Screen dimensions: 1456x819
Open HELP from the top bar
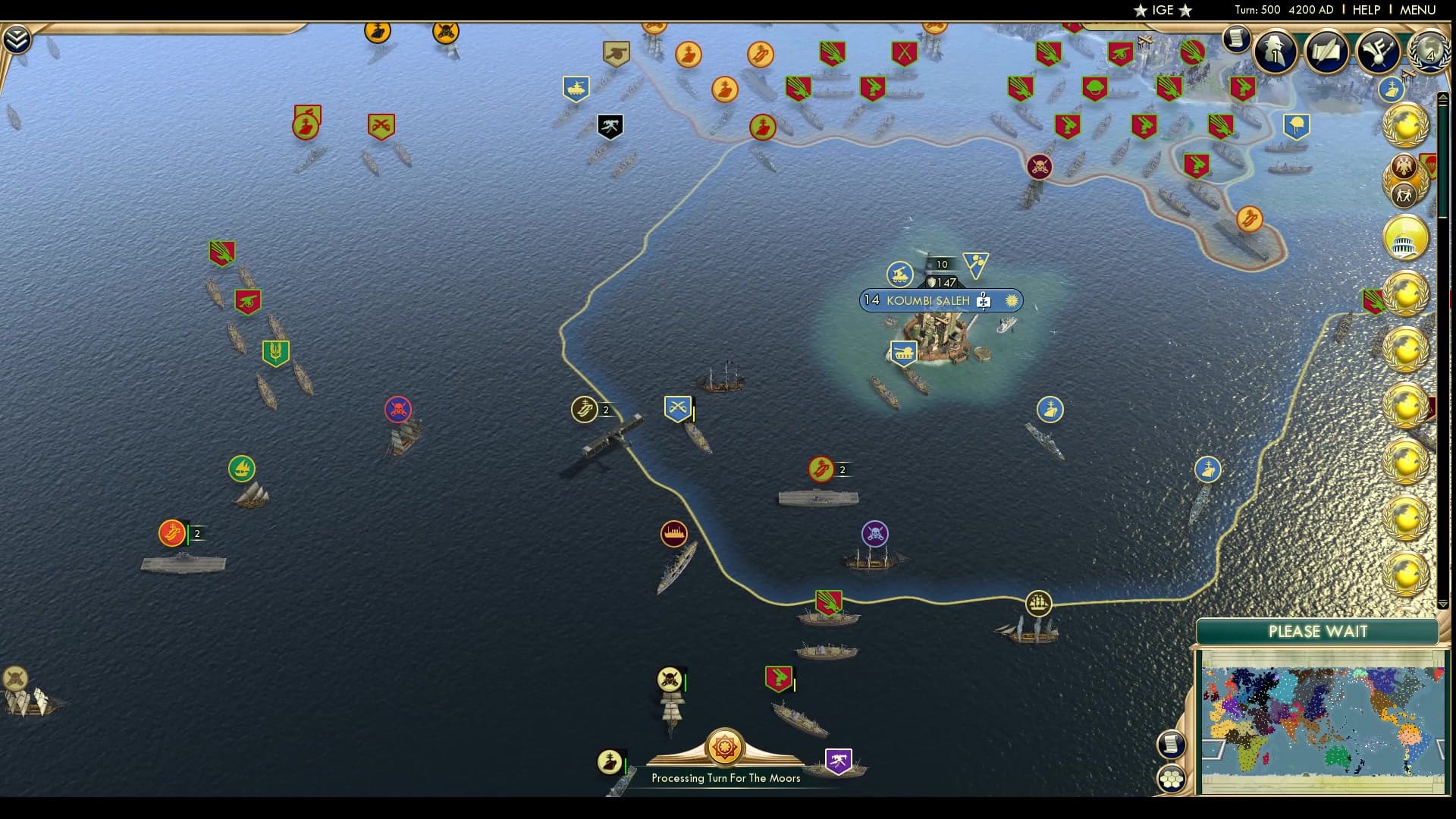(x=1366, y=9)
